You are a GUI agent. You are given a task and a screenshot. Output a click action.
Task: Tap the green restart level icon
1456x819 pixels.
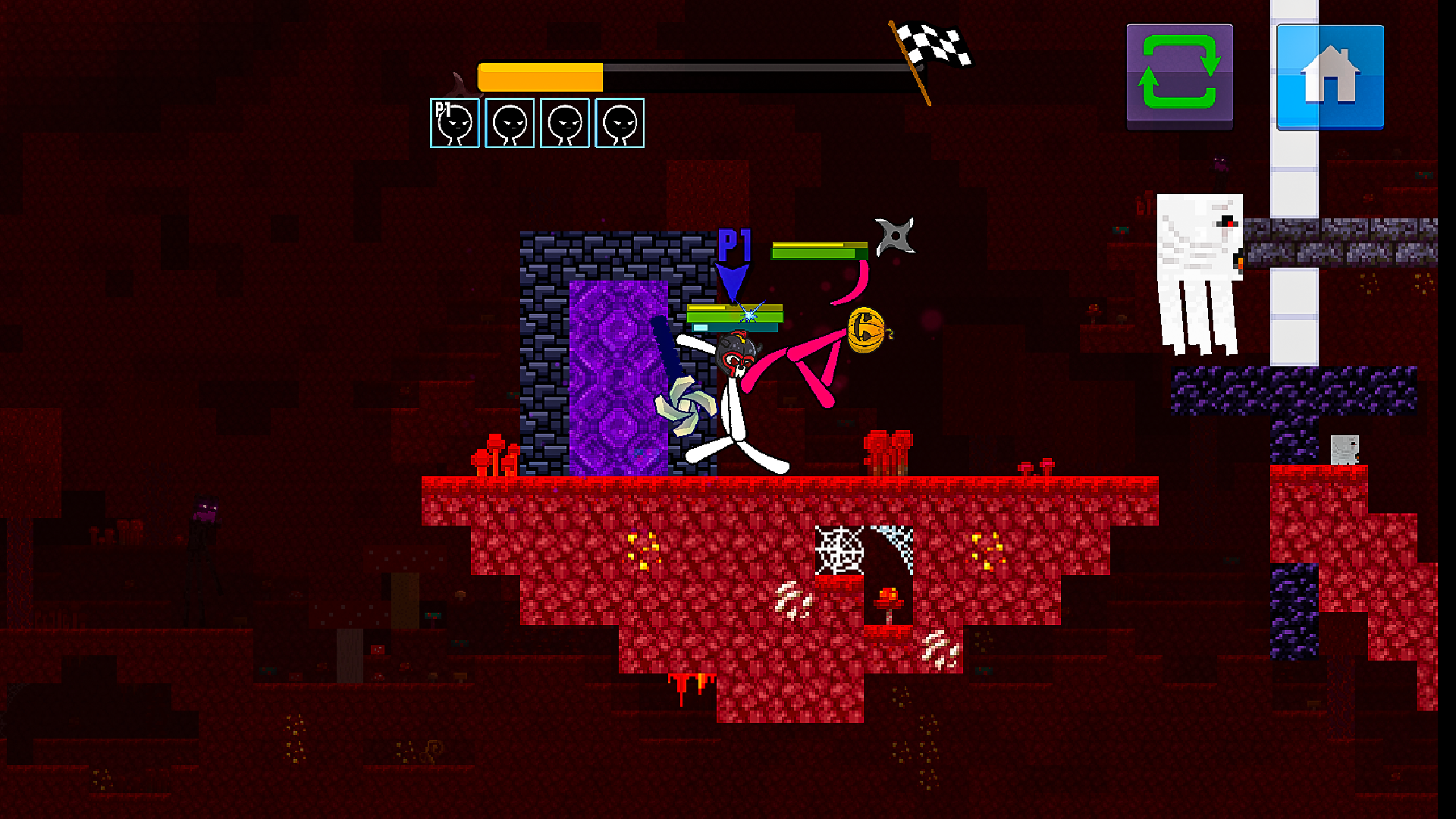(1178, 76)
